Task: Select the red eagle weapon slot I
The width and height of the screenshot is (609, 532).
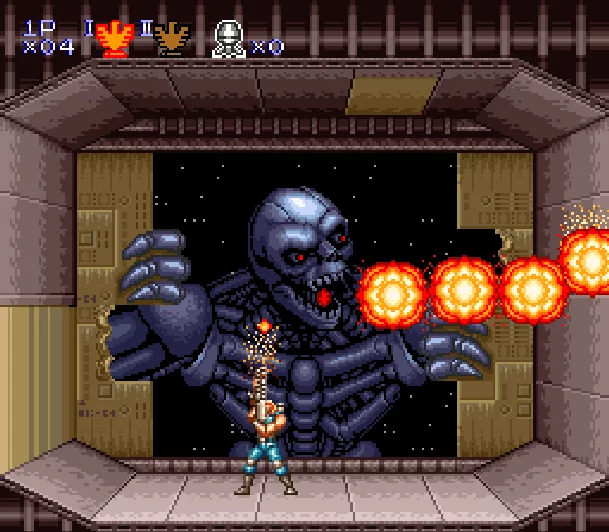Action: tap(116, 40)
